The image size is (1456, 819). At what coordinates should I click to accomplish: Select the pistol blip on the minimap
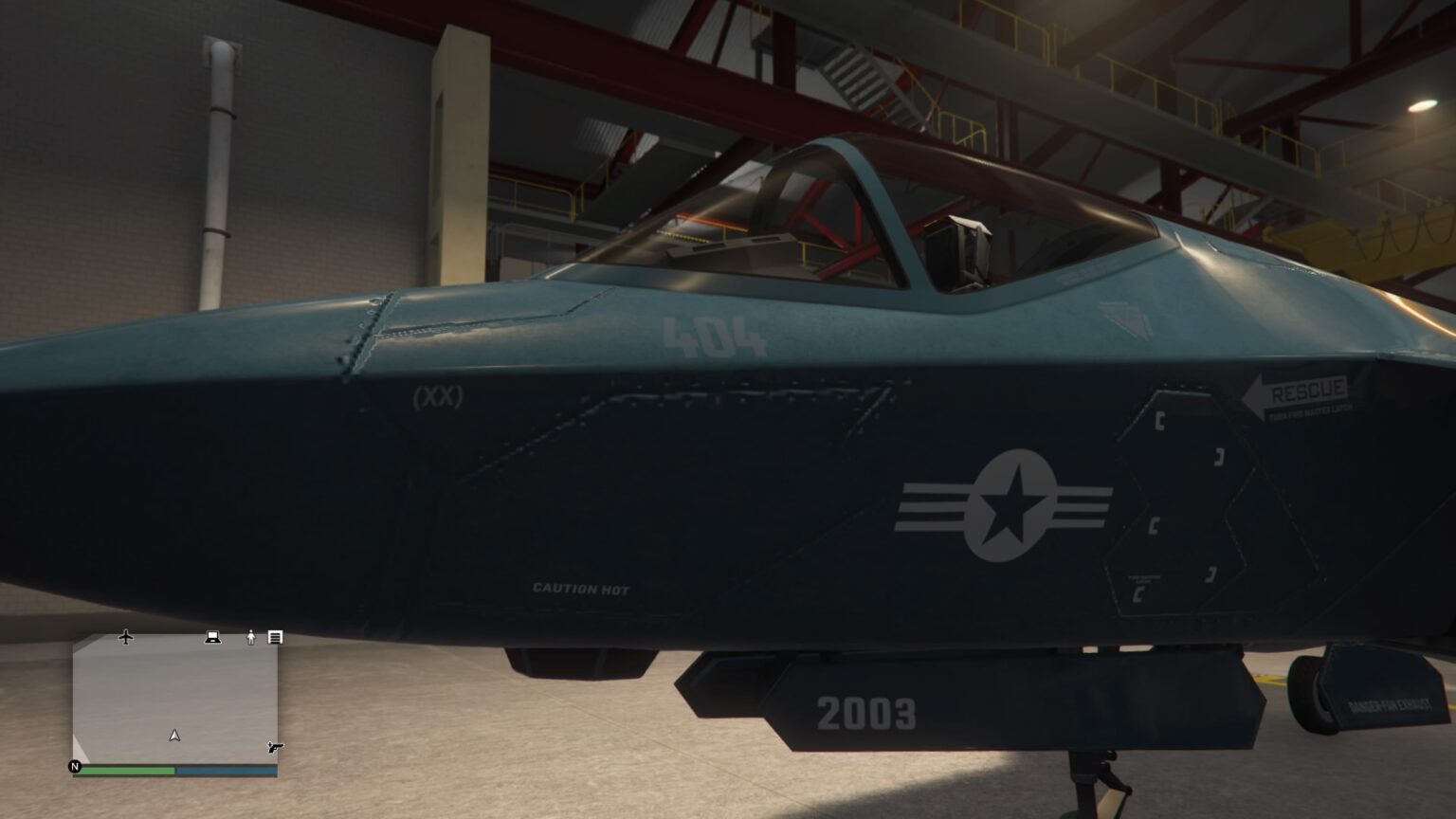coord(274,748)
